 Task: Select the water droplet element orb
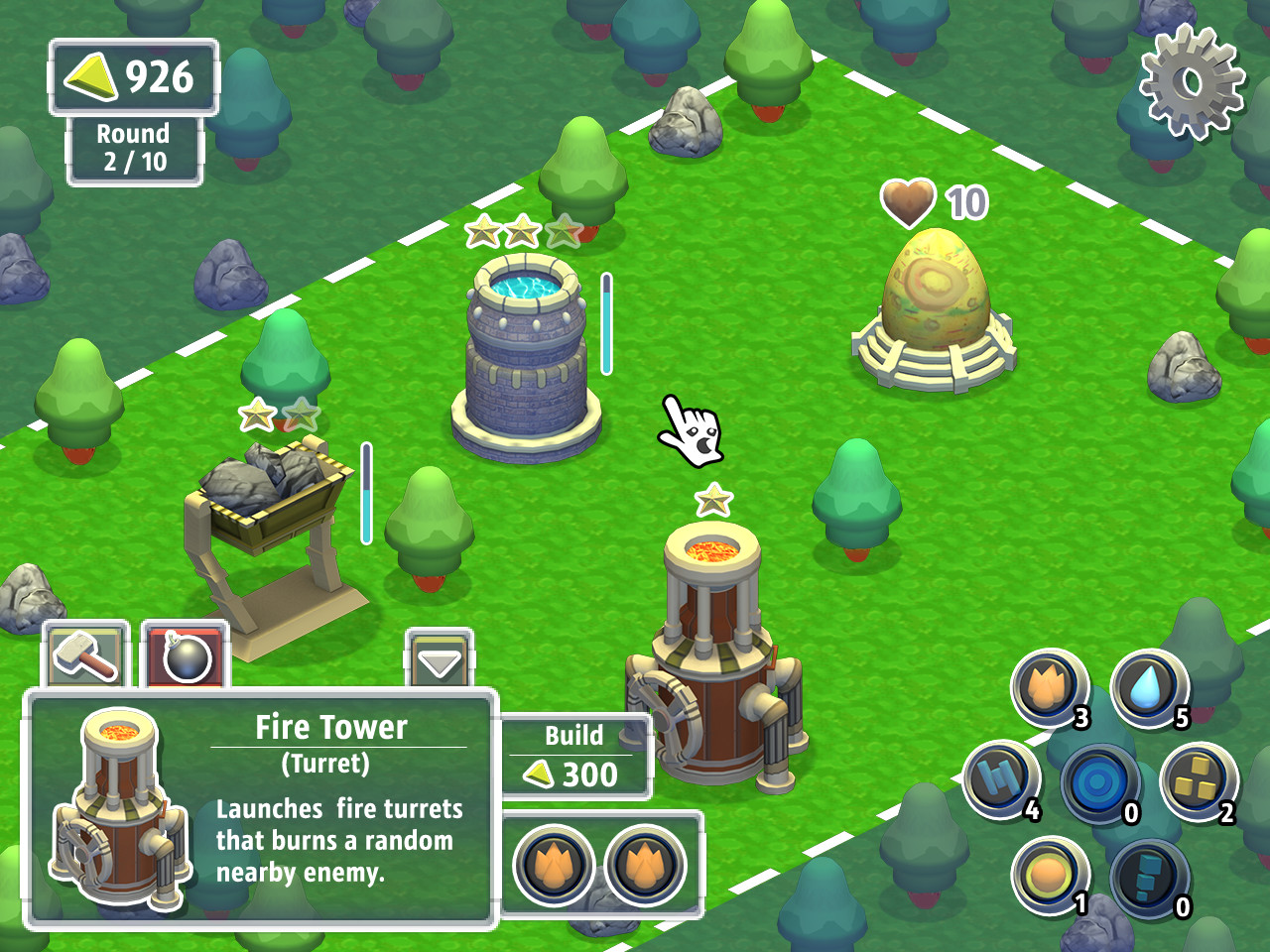[x=1148, y=686]
